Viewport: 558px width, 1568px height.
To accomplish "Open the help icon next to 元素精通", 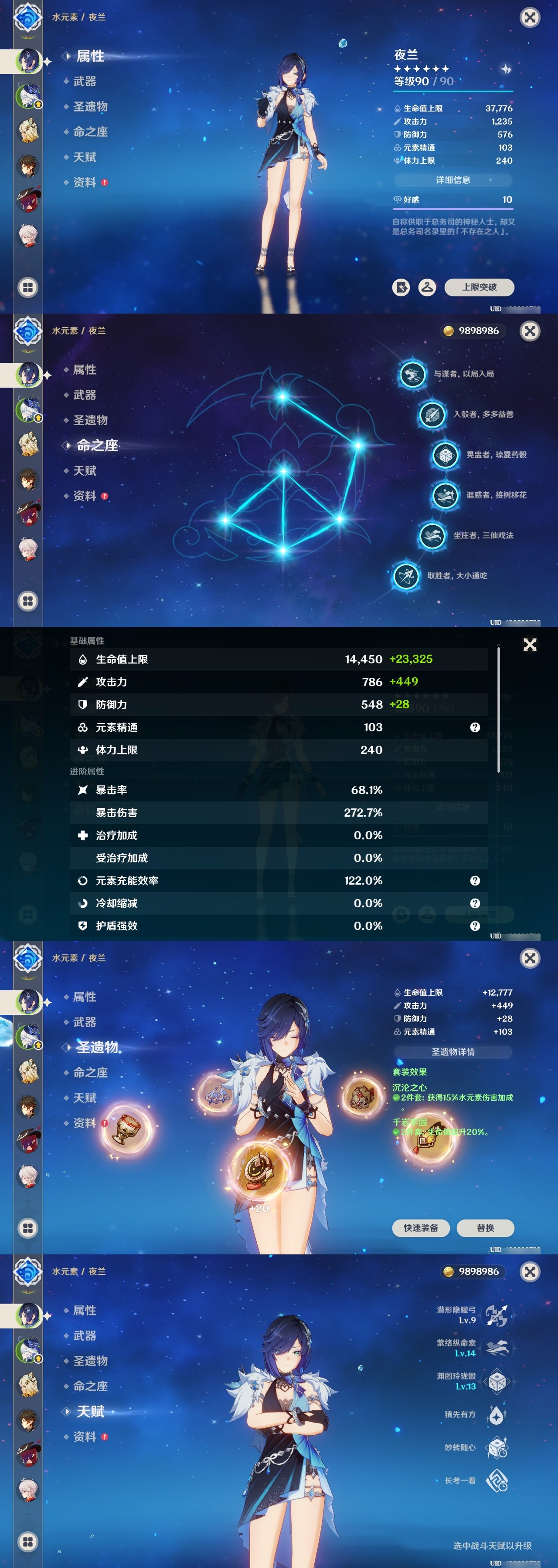I will coord(475,727).
